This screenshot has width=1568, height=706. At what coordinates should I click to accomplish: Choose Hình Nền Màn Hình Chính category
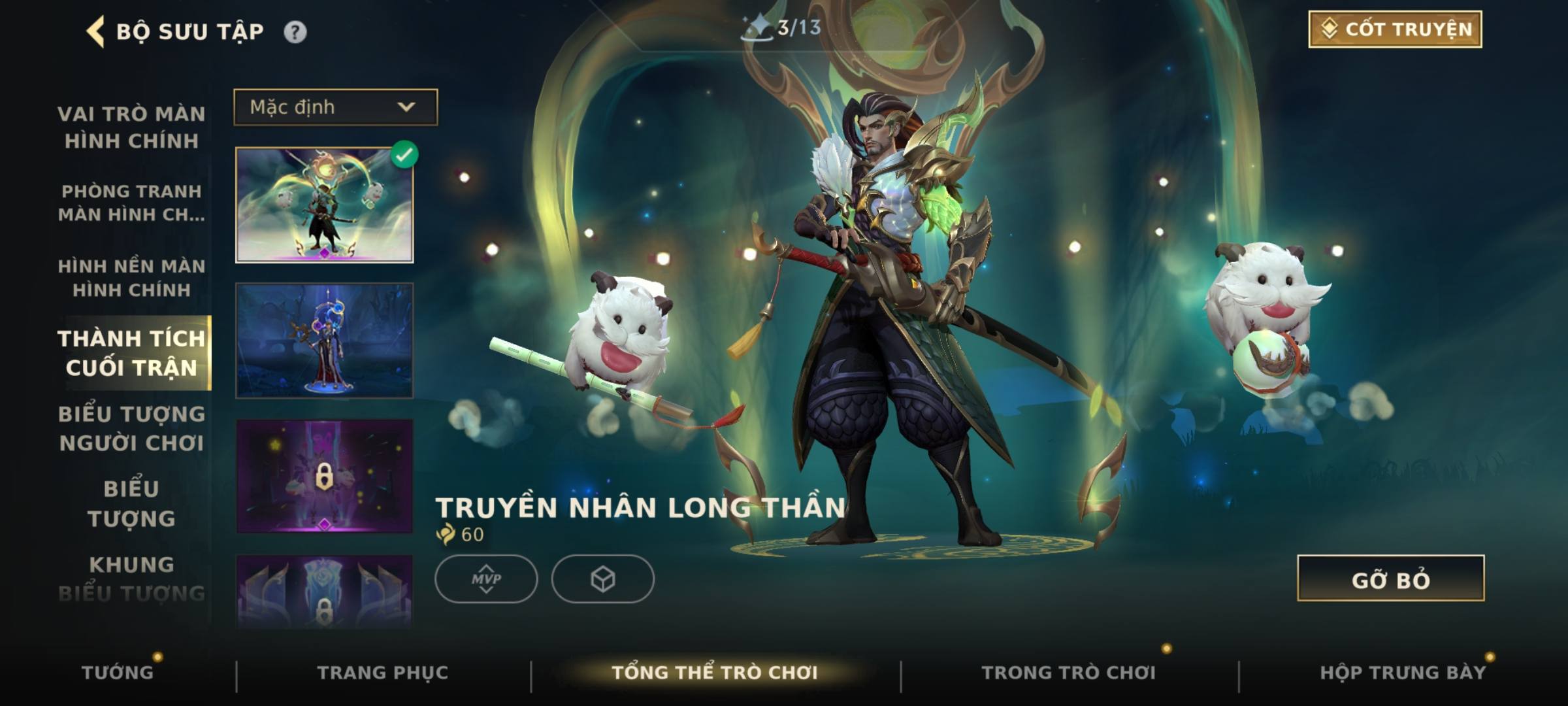(131, 278)
